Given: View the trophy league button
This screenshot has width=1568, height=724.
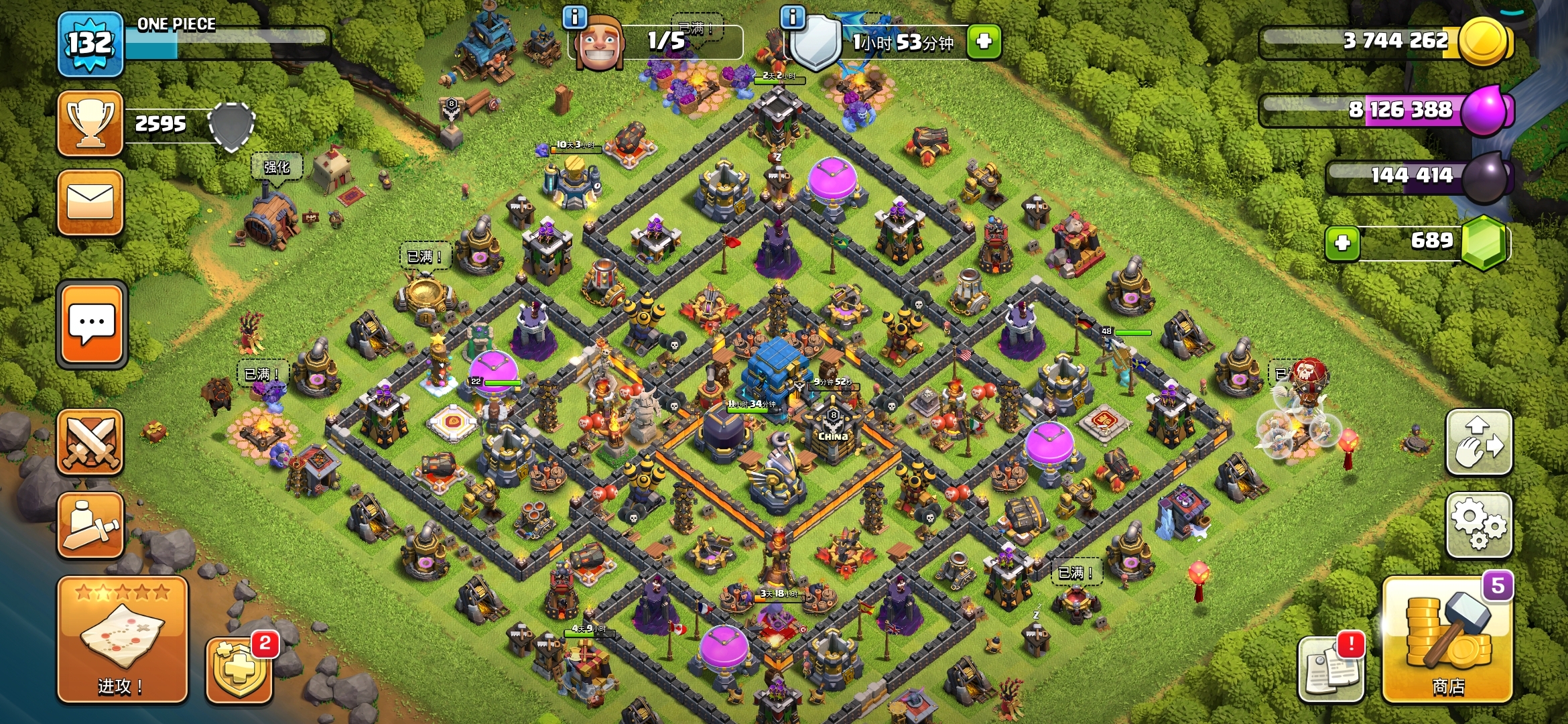Looking at the screenshot, I should 90,124.
